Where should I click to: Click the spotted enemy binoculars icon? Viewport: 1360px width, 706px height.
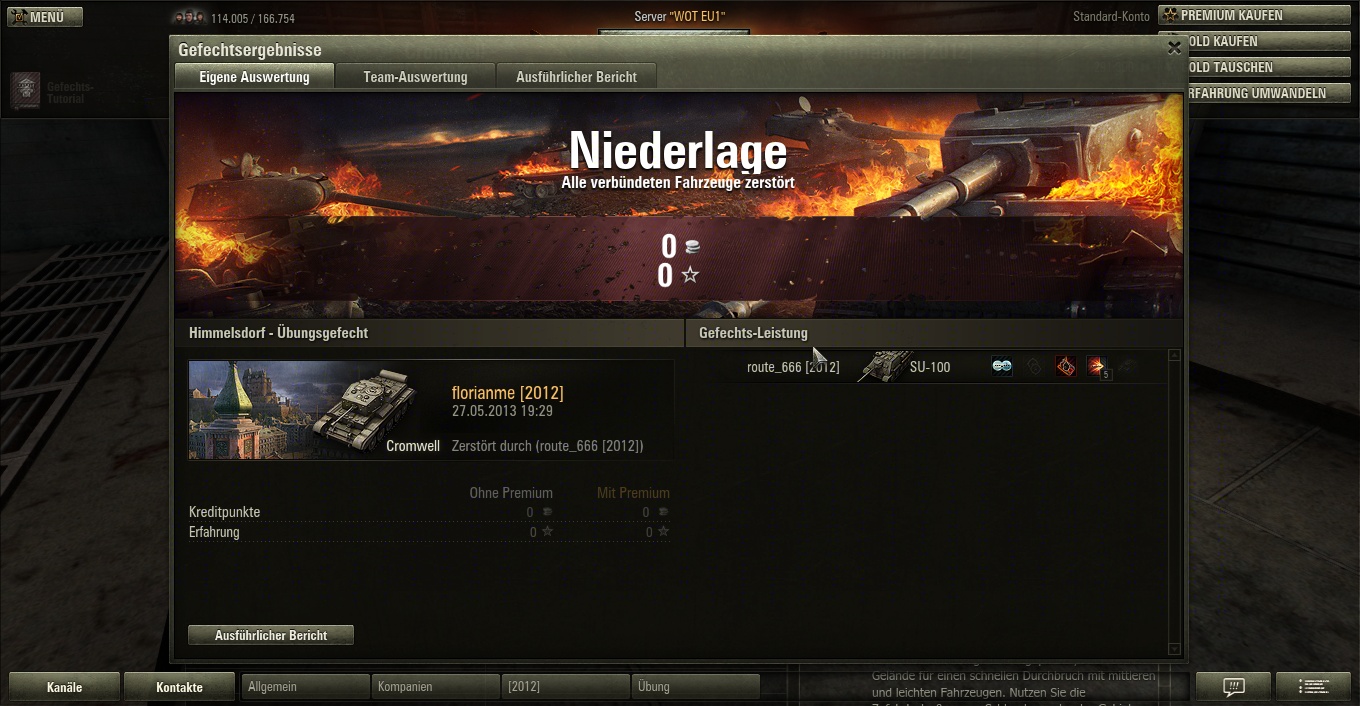coord(1002,367)
